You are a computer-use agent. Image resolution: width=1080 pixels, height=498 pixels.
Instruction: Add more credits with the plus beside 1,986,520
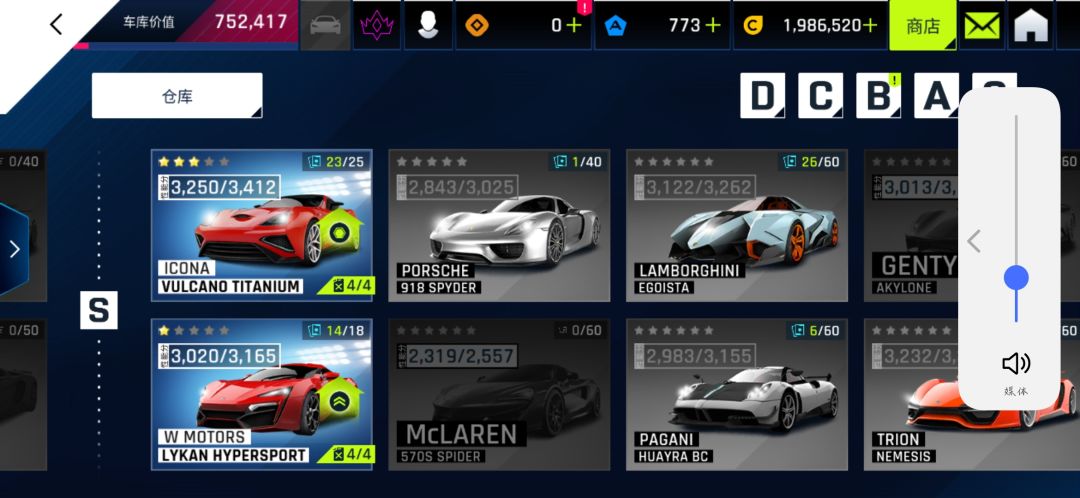870,26
